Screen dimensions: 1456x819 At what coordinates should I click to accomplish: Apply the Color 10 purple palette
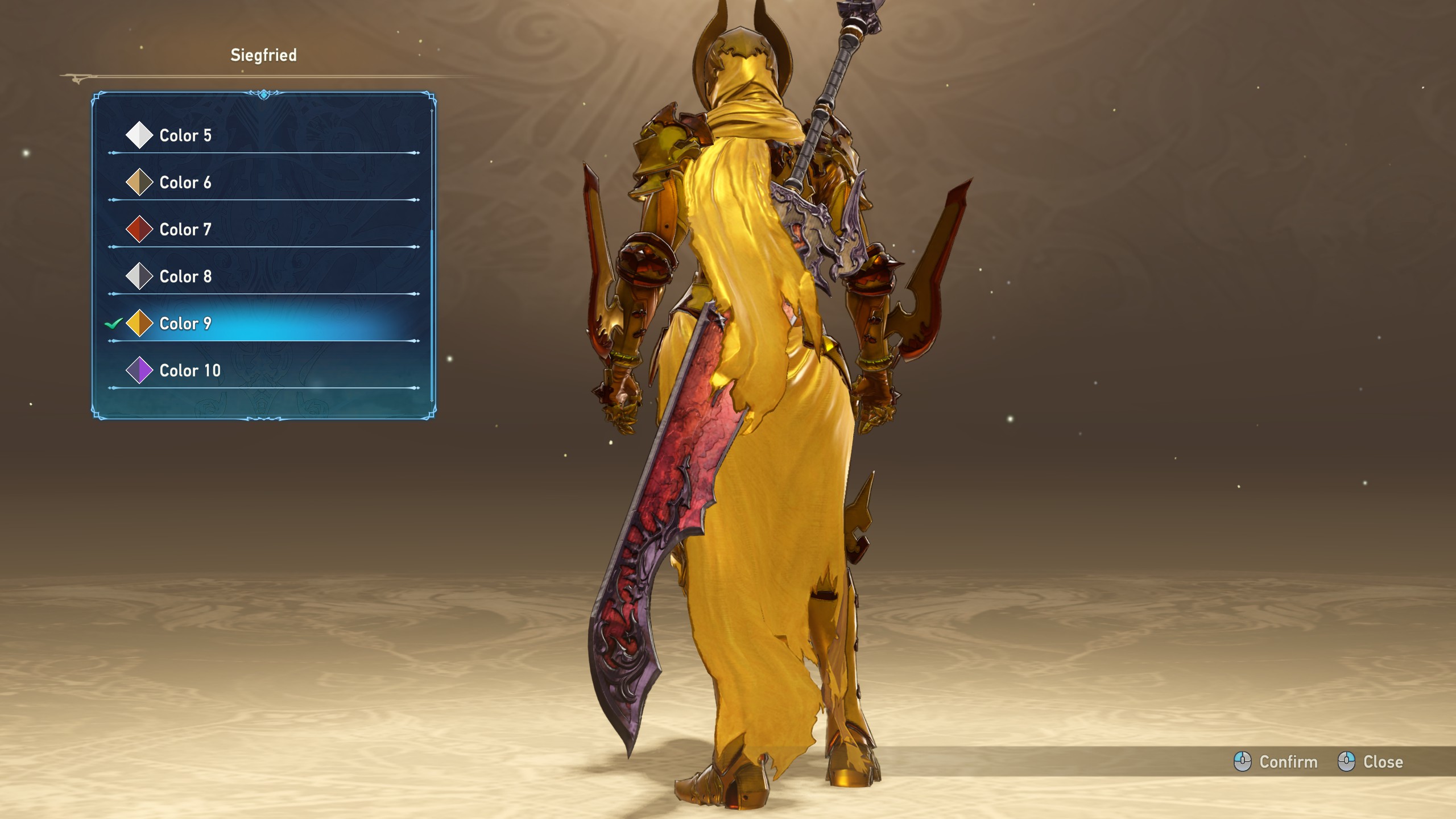[x=190, y=371]
